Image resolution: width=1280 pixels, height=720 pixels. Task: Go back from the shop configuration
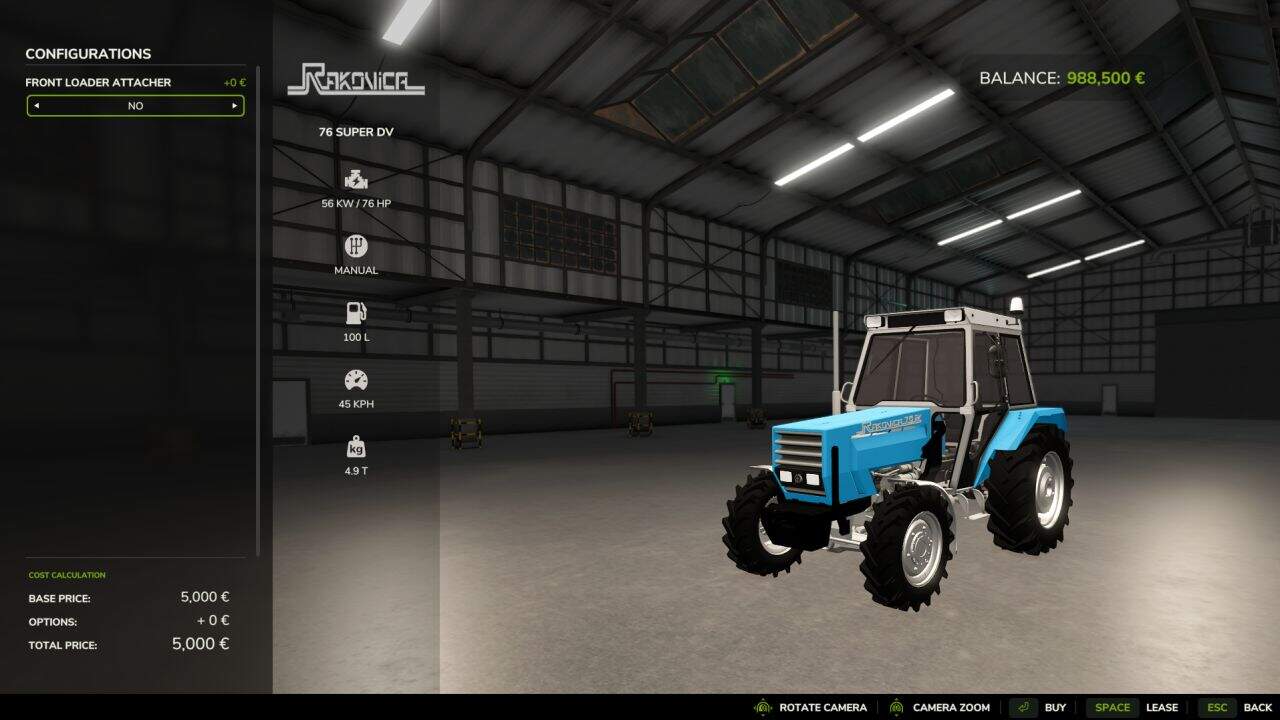click(1236, 707)
